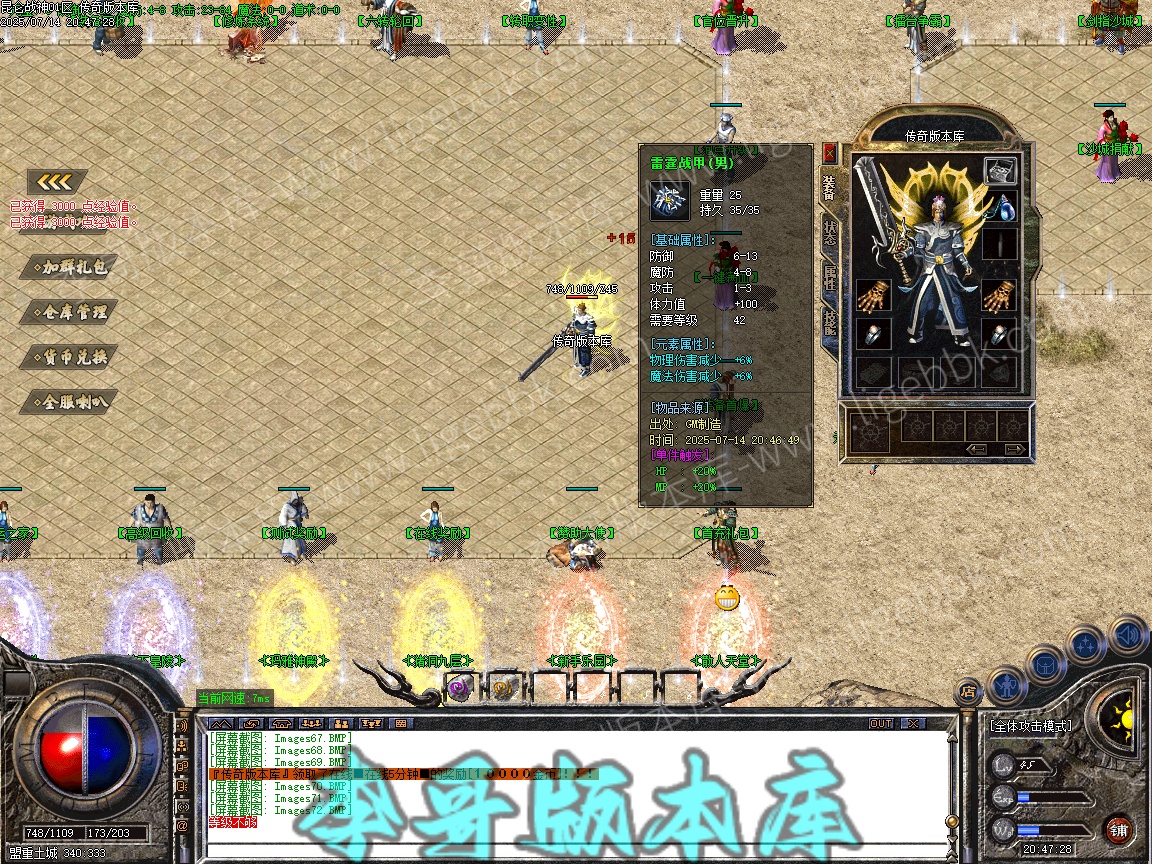Open the 店 shop button

[967, 691]
